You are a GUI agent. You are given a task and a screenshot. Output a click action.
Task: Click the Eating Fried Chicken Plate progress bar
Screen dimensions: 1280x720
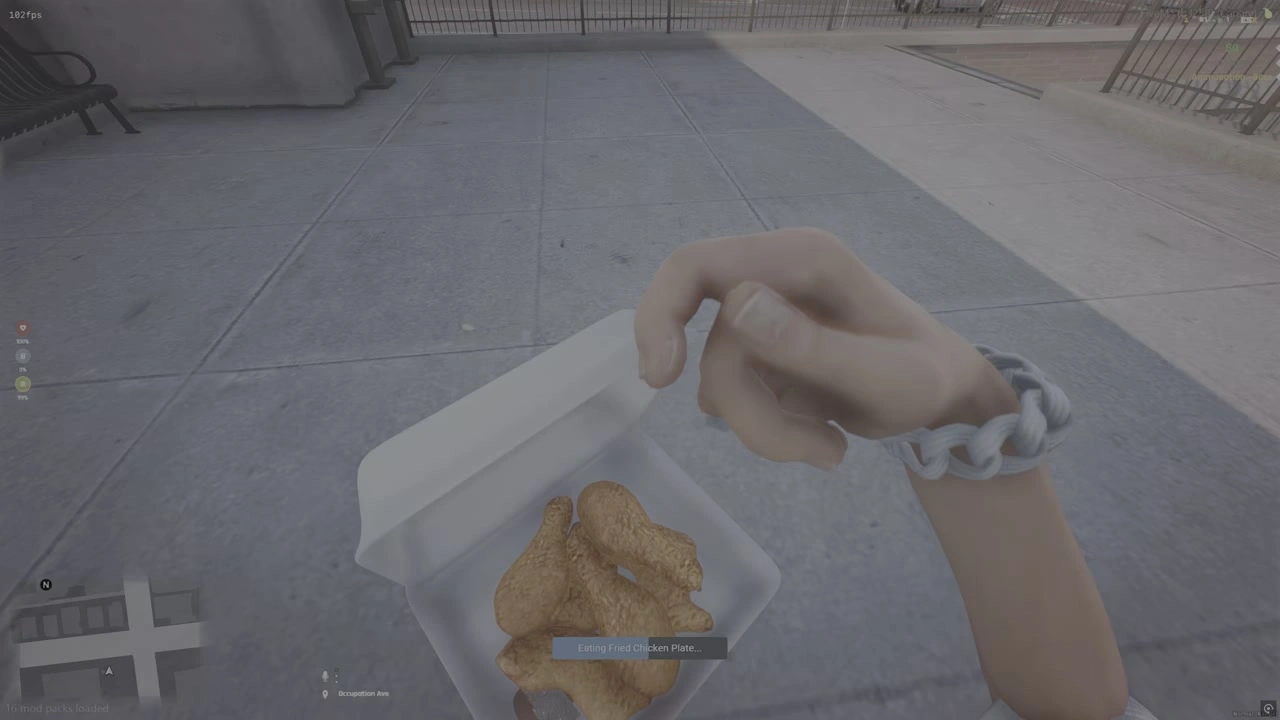(640, 647)
